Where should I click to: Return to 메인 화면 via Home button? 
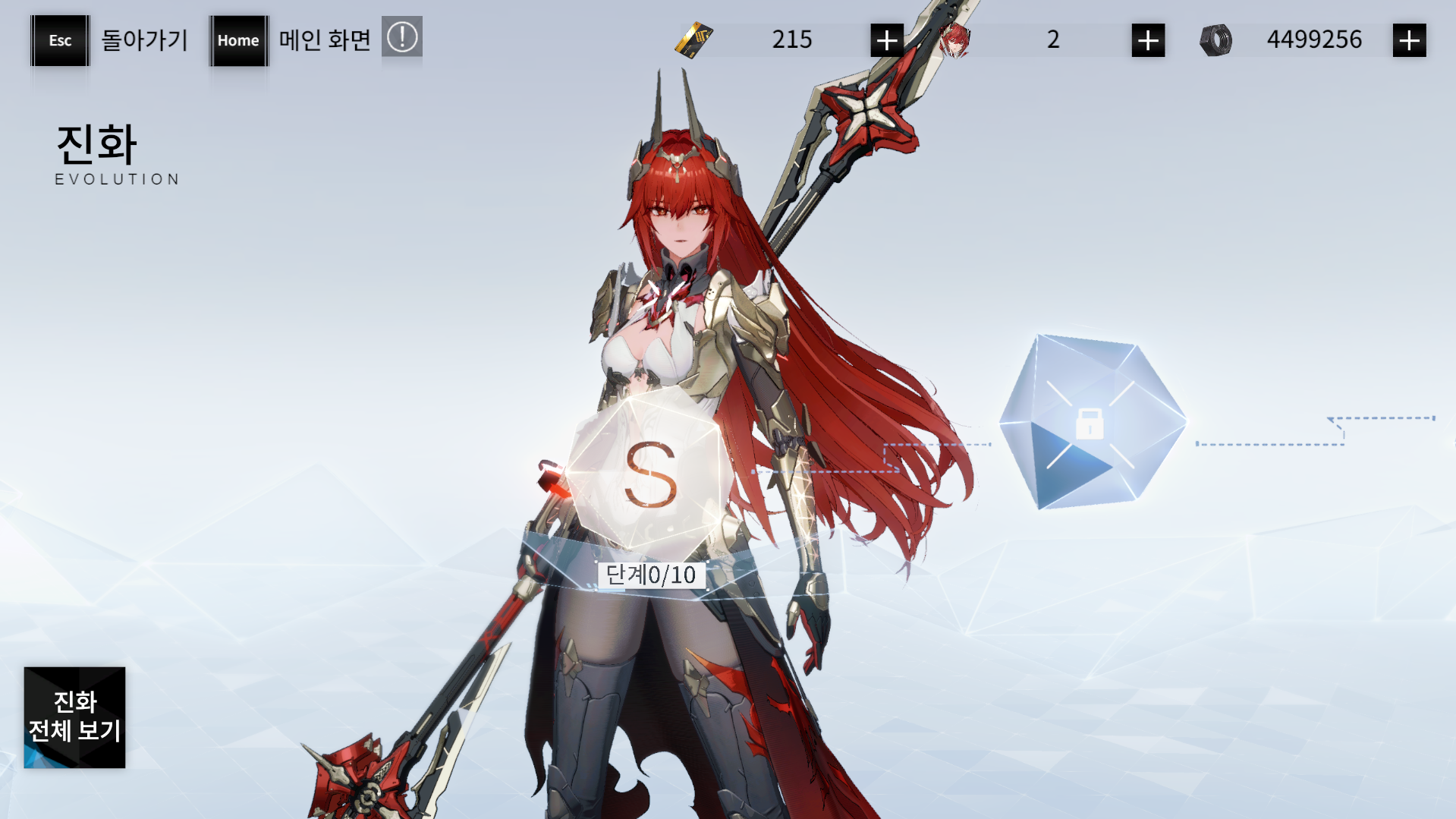coord(238,40)
